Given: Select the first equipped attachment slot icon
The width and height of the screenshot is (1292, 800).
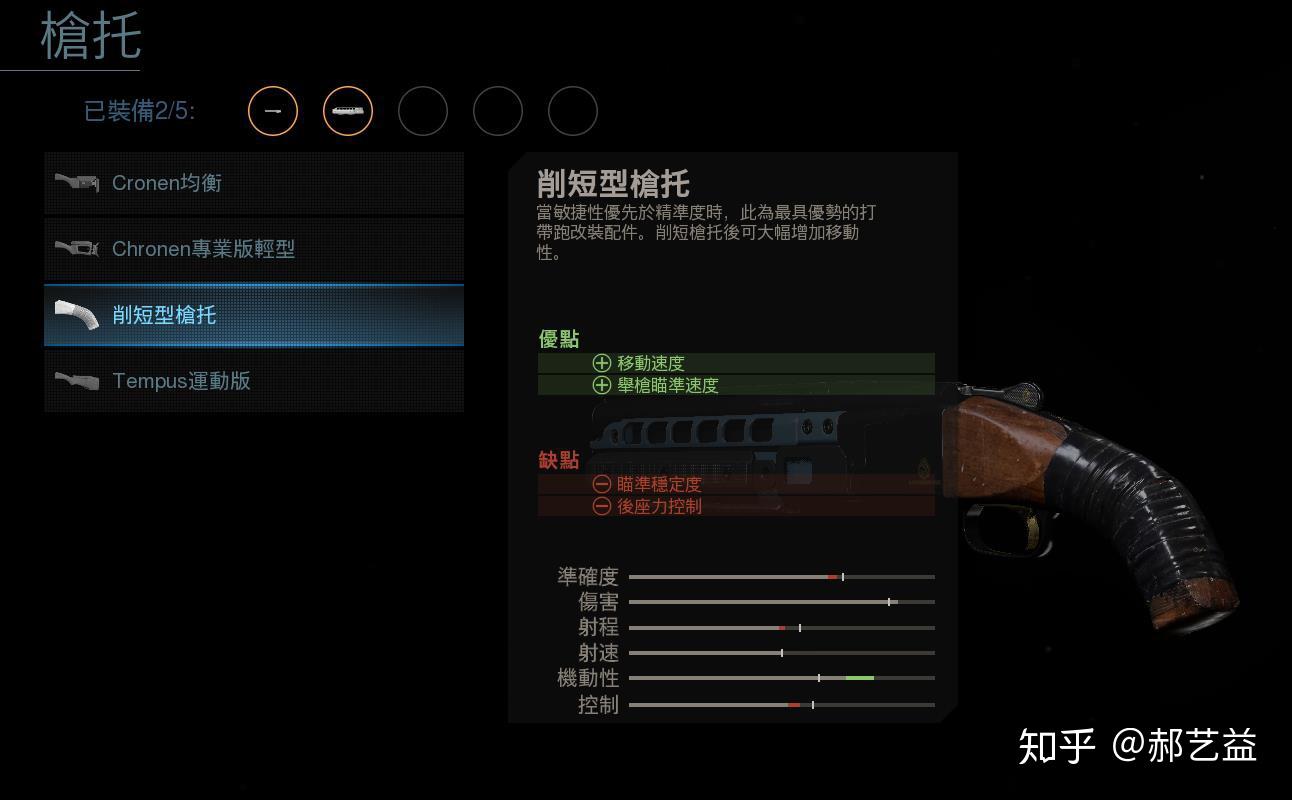Looking at the screenshot, I should (272, 111).
